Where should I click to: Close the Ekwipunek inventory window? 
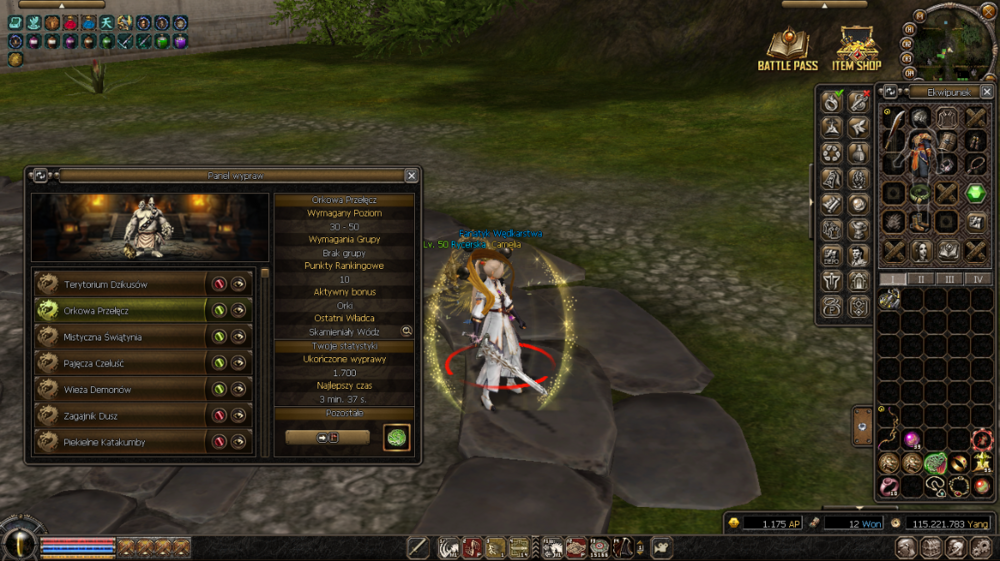click(987, 92)
